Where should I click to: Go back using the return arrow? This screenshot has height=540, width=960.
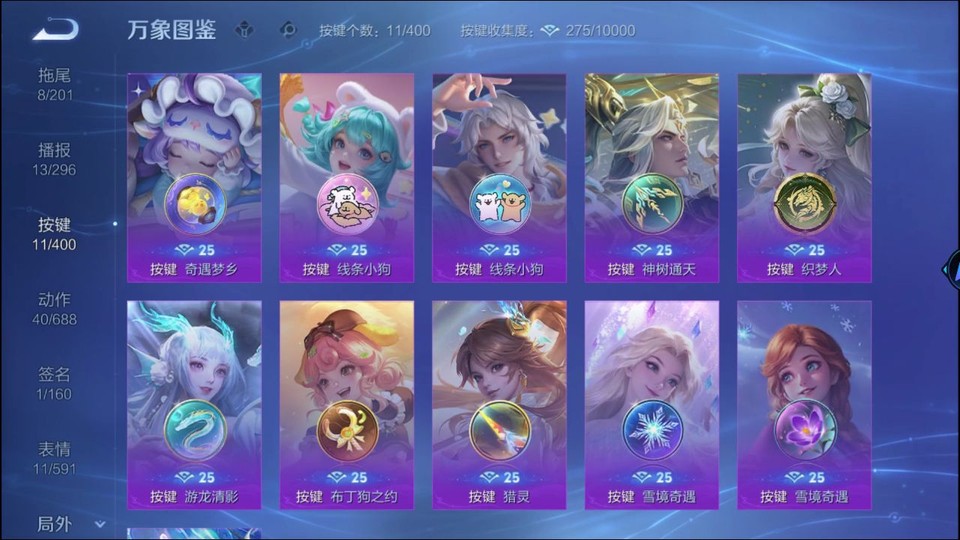55,30
